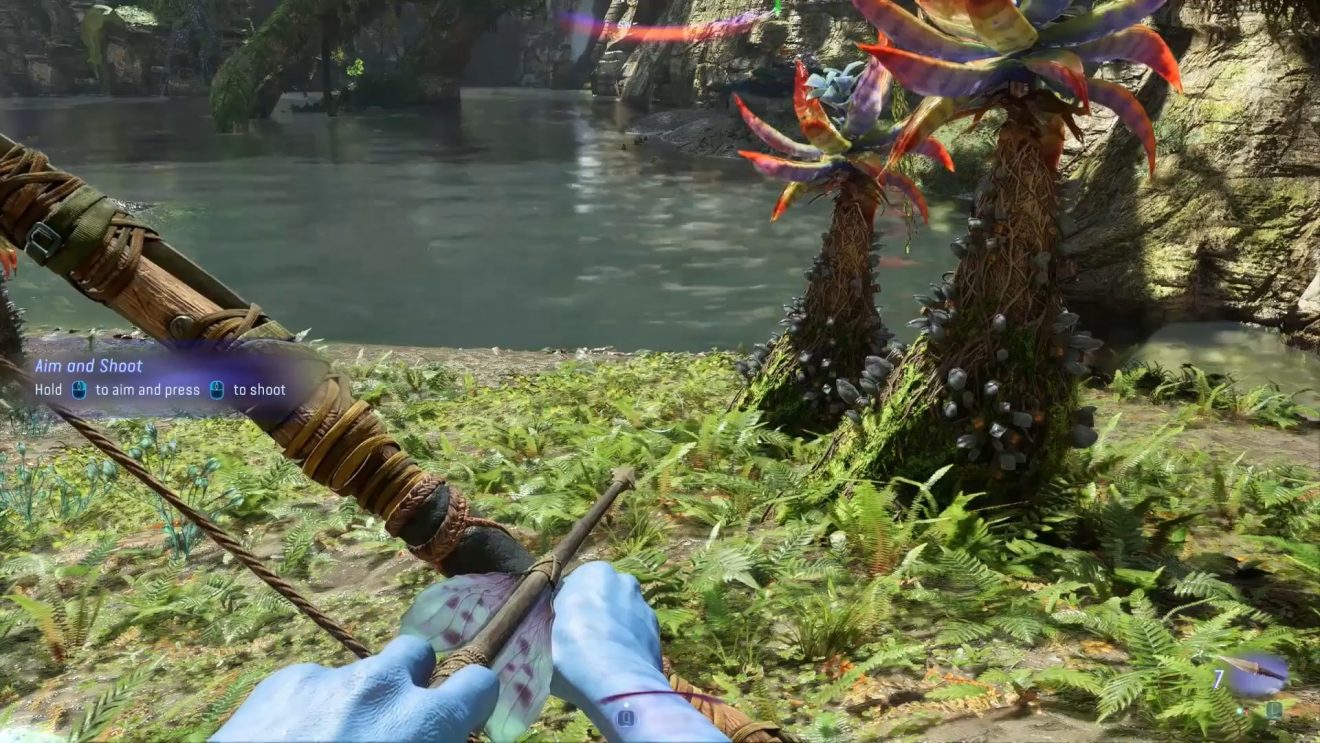Viewport: 1320px width, 743px height.
Task: Select the arrow ammo icon near the counter
Action: tap(1253, 668)
